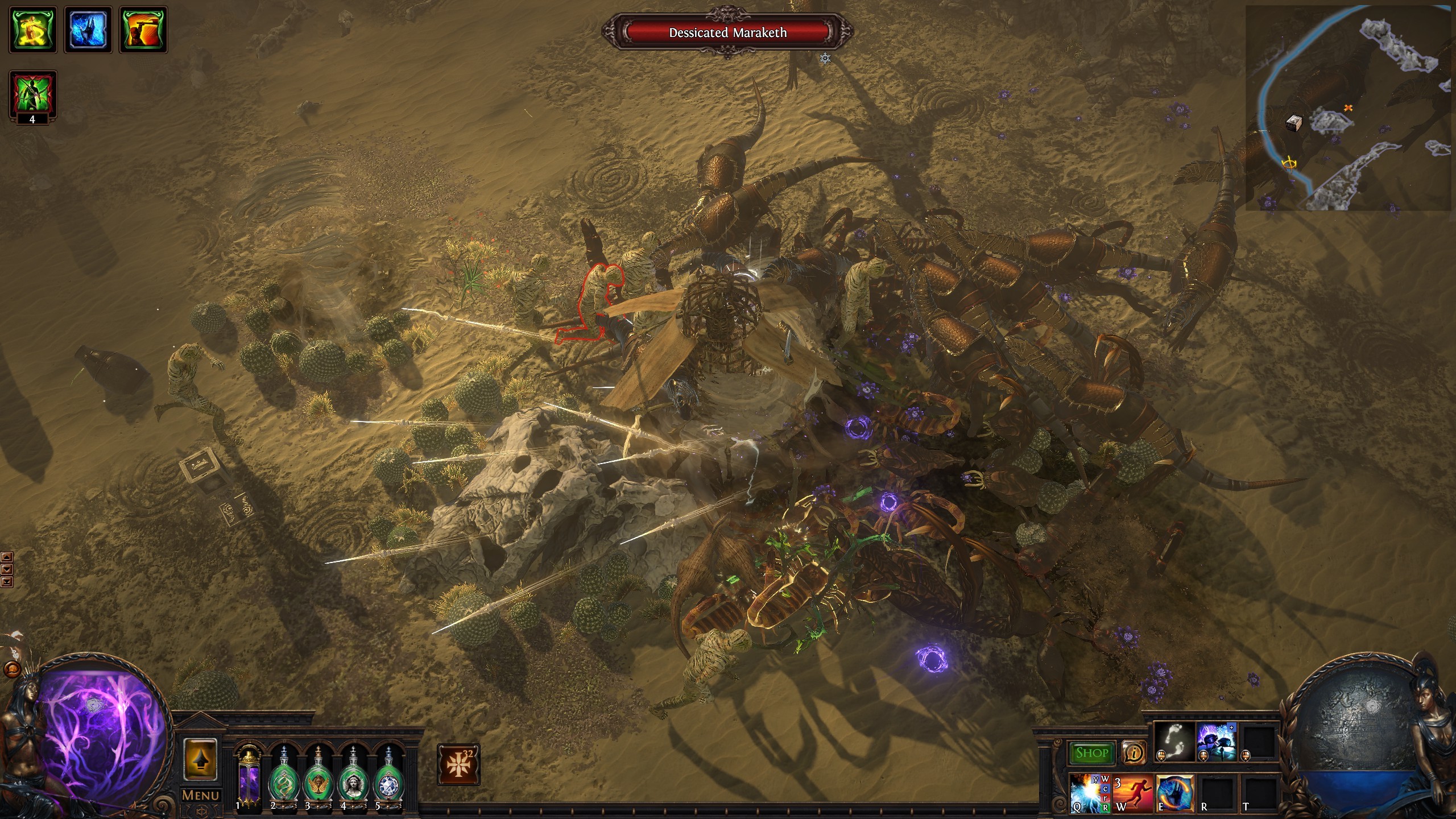The width and height of the screenshot is (1456, 819).
Task: Click the white footprints move-only skill icon
Action: tap(1173, 742)
